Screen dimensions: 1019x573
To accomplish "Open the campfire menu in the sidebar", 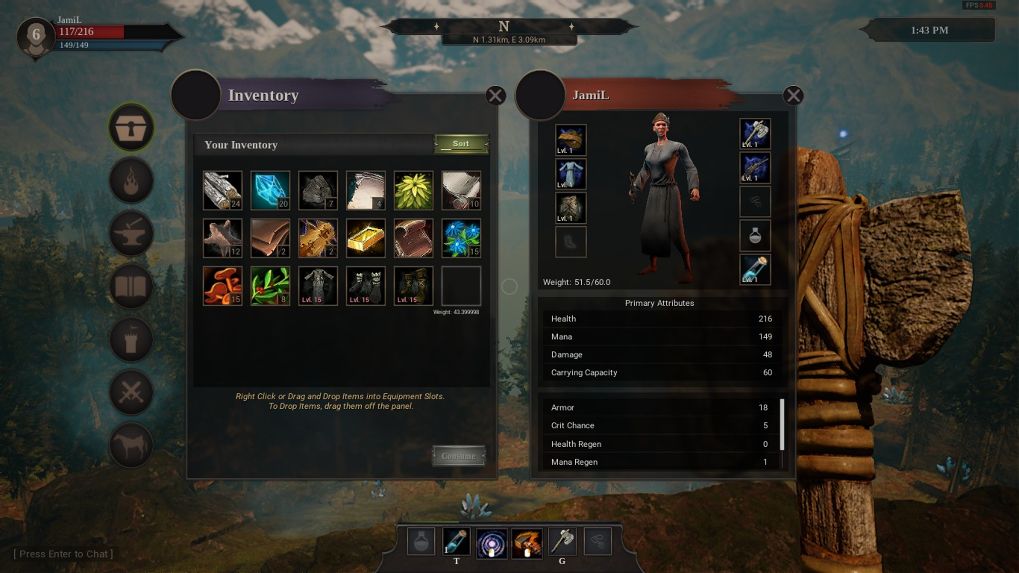I will click(131, 181).
